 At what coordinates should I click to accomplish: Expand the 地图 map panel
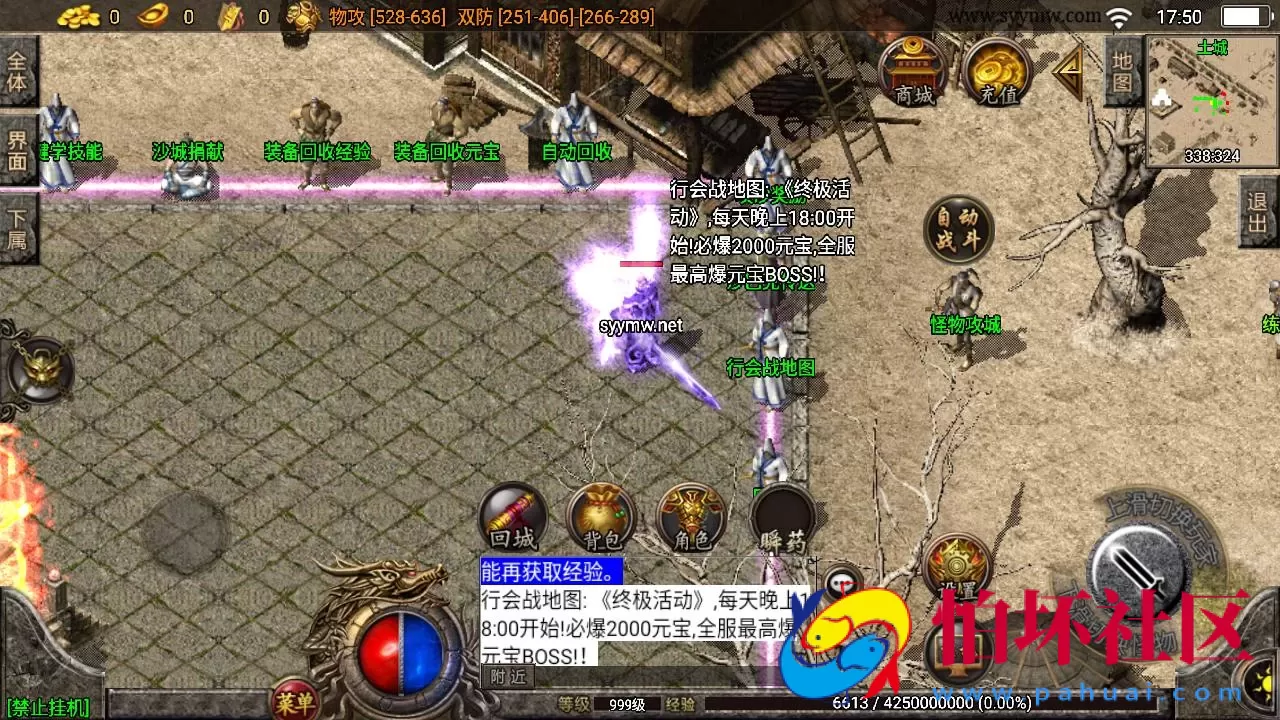click(1122, 70)
